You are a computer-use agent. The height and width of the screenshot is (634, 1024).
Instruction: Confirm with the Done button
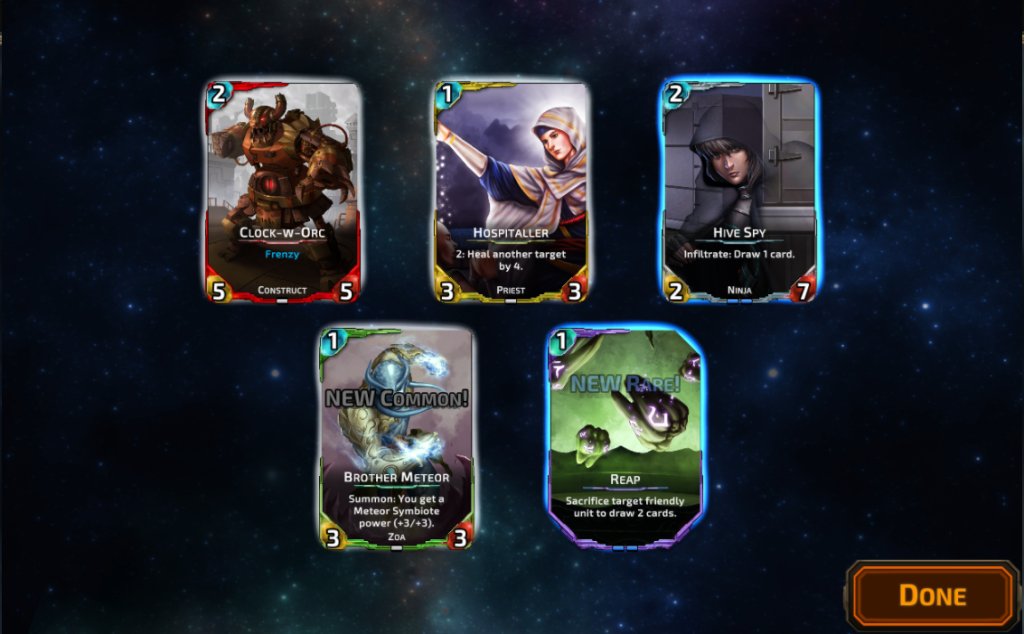(932, 596)
